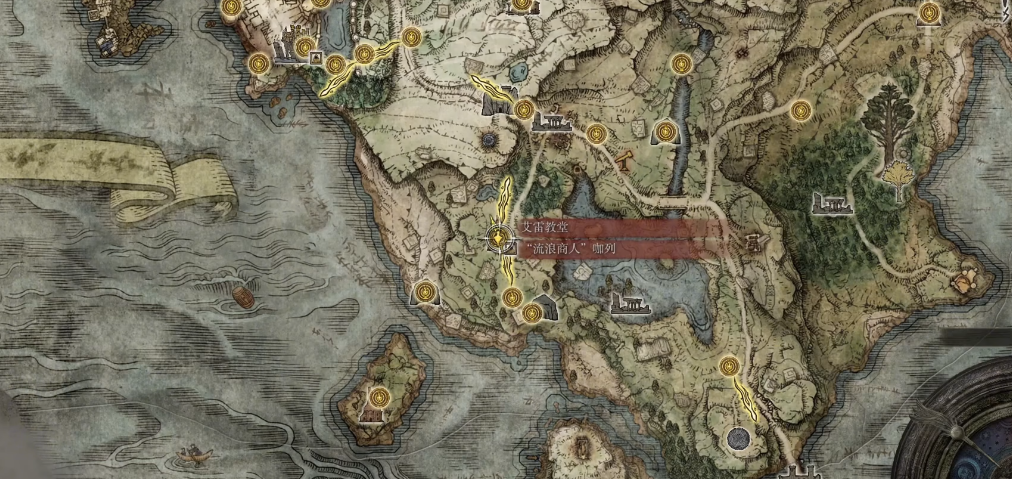The image size is (1012, 479).
Task: Select the ruins icon inside the dark forest
Action: click(832, 204)
